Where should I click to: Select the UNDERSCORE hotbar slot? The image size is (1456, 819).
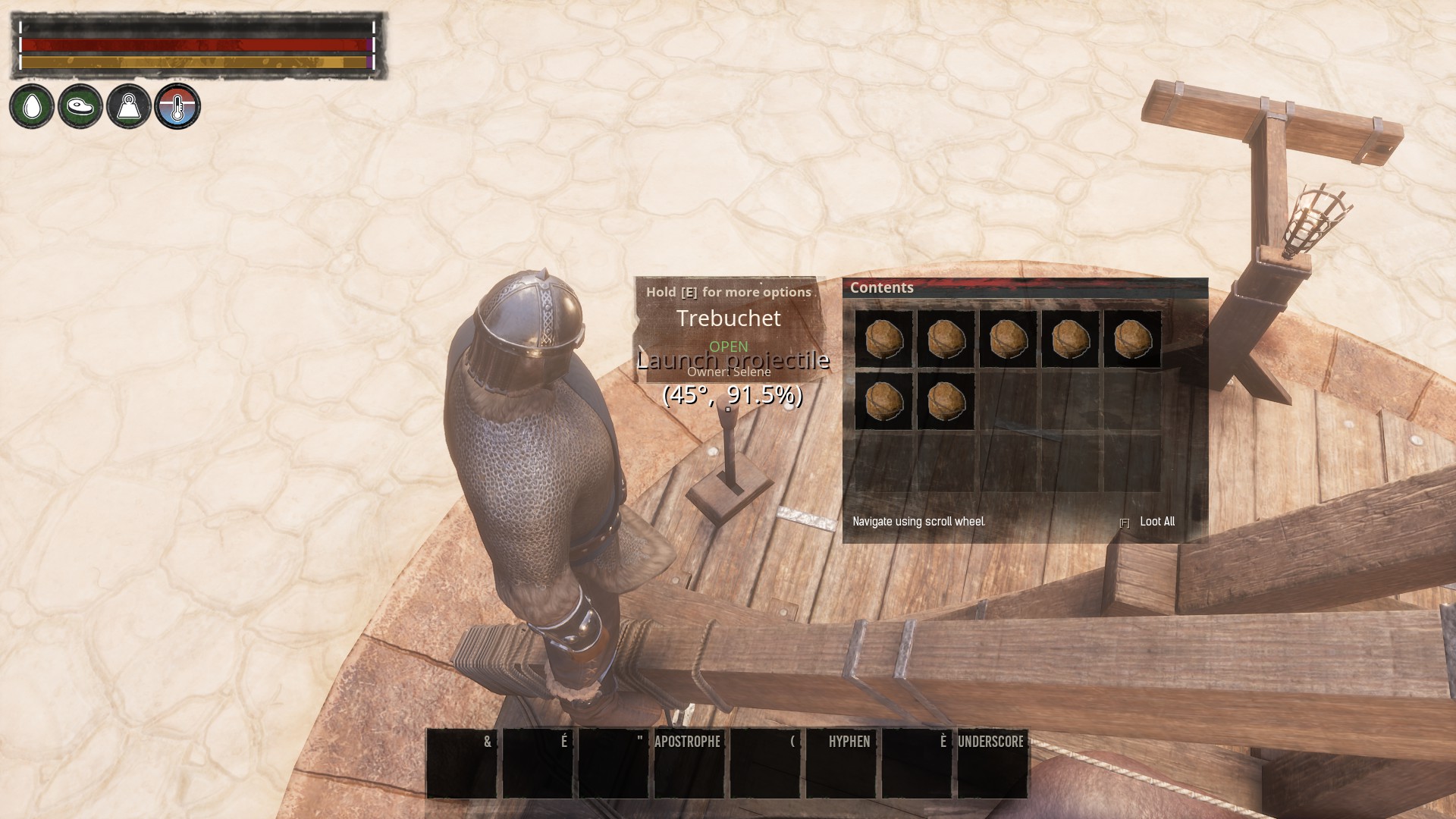click(x=992, y=764)
